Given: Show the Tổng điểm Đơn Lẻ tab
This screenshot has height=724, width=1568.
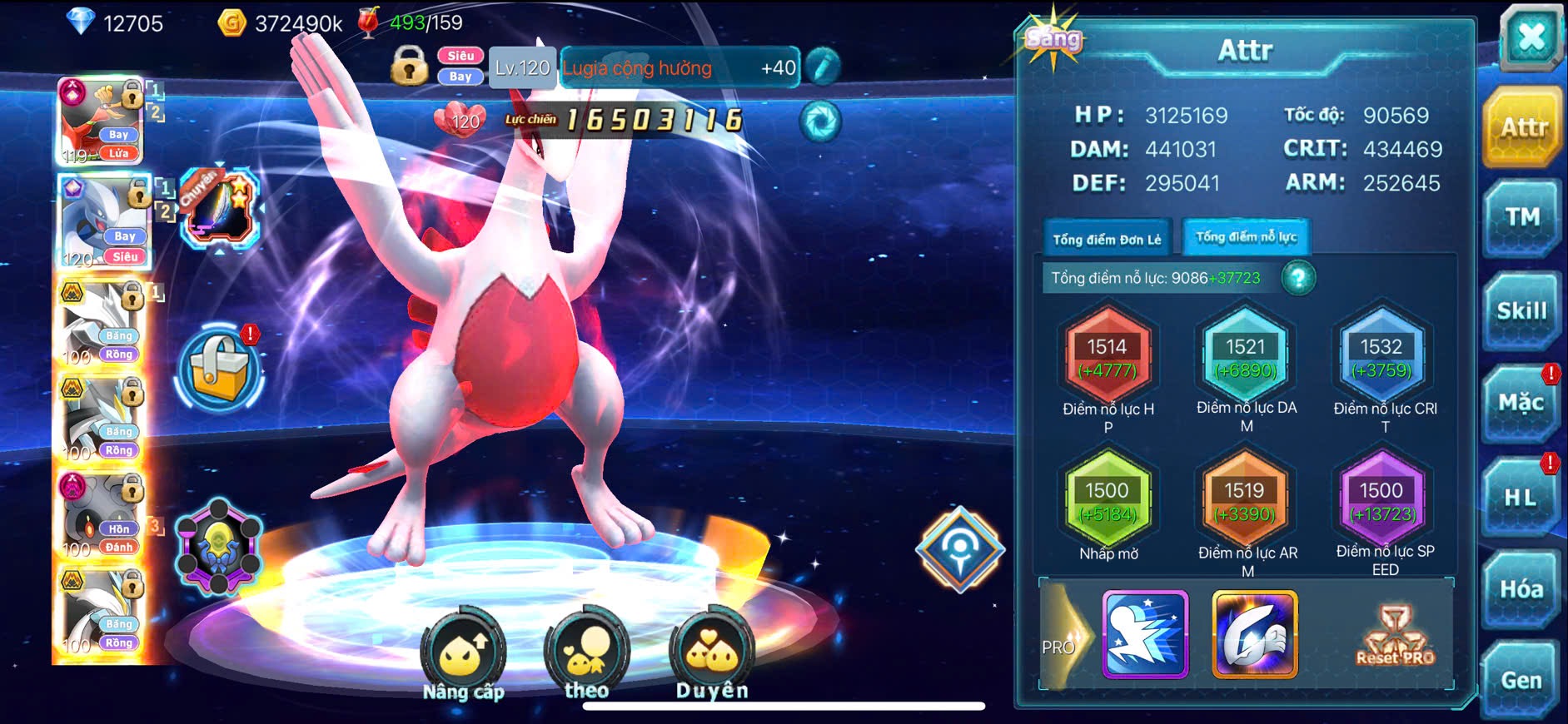Looking at the screenshot, I should 1107,240.
